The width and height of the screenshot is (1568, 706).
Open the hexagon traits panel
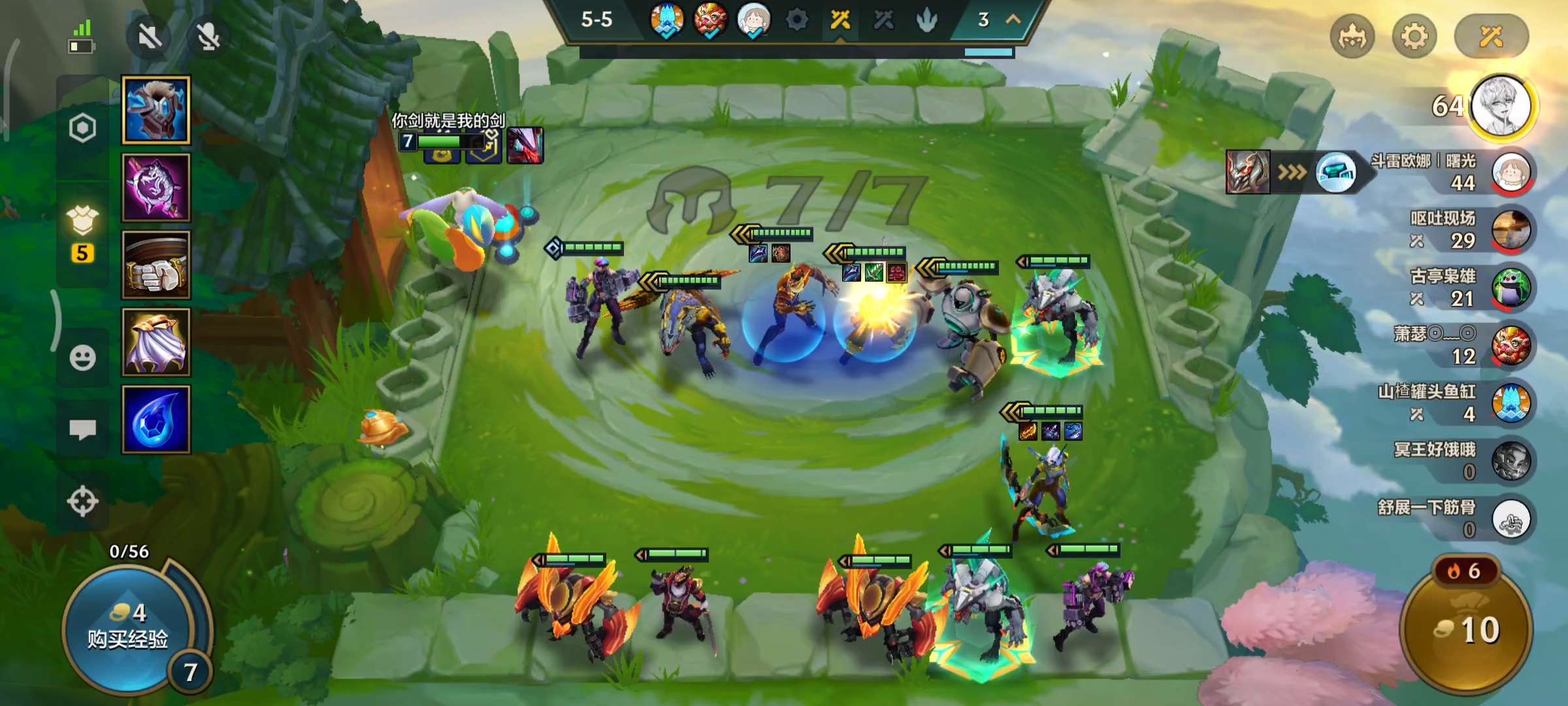[83, 128]
